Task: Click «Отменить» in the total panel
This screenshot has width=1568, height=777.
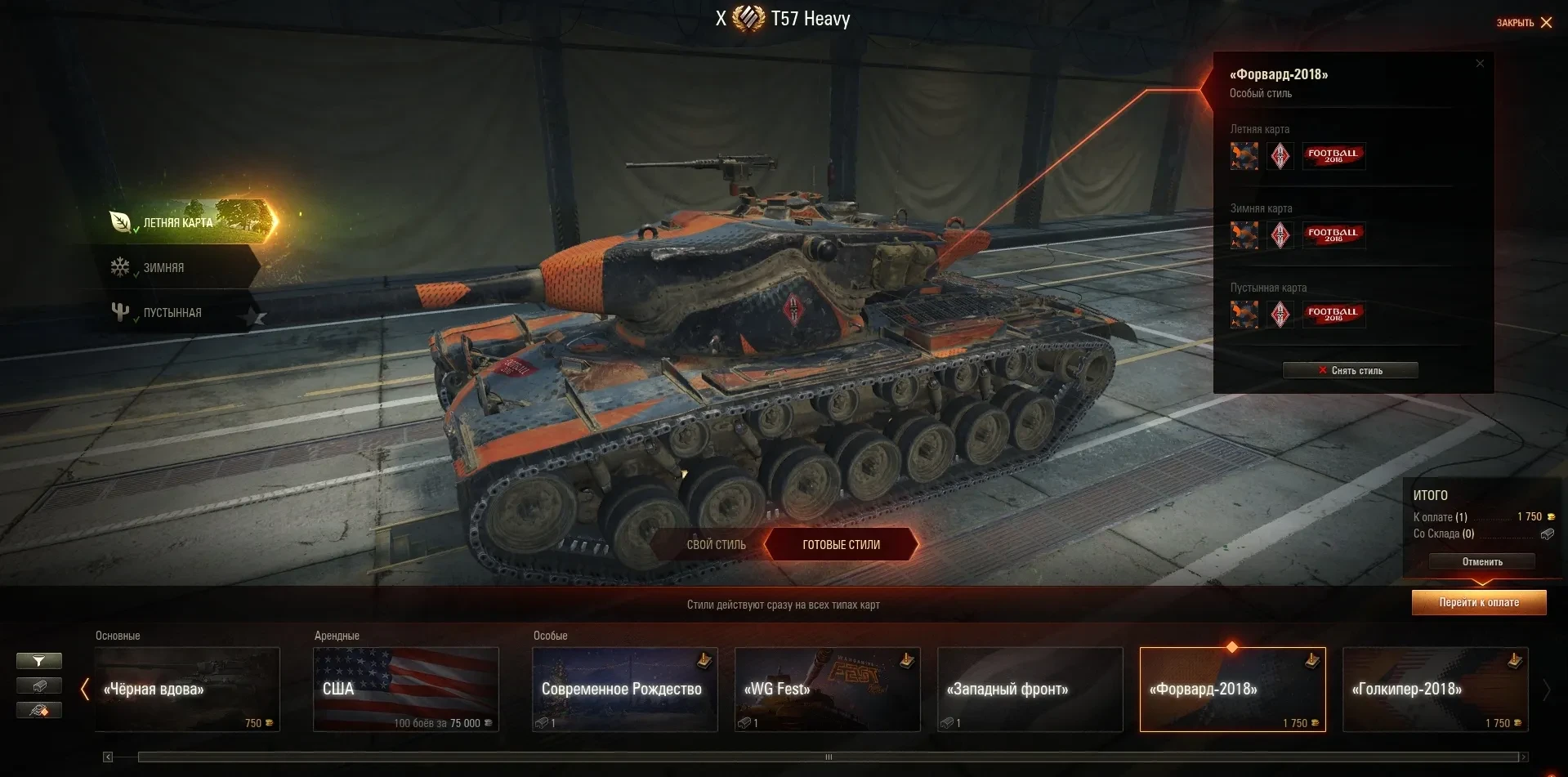Action: point(1481,562)
